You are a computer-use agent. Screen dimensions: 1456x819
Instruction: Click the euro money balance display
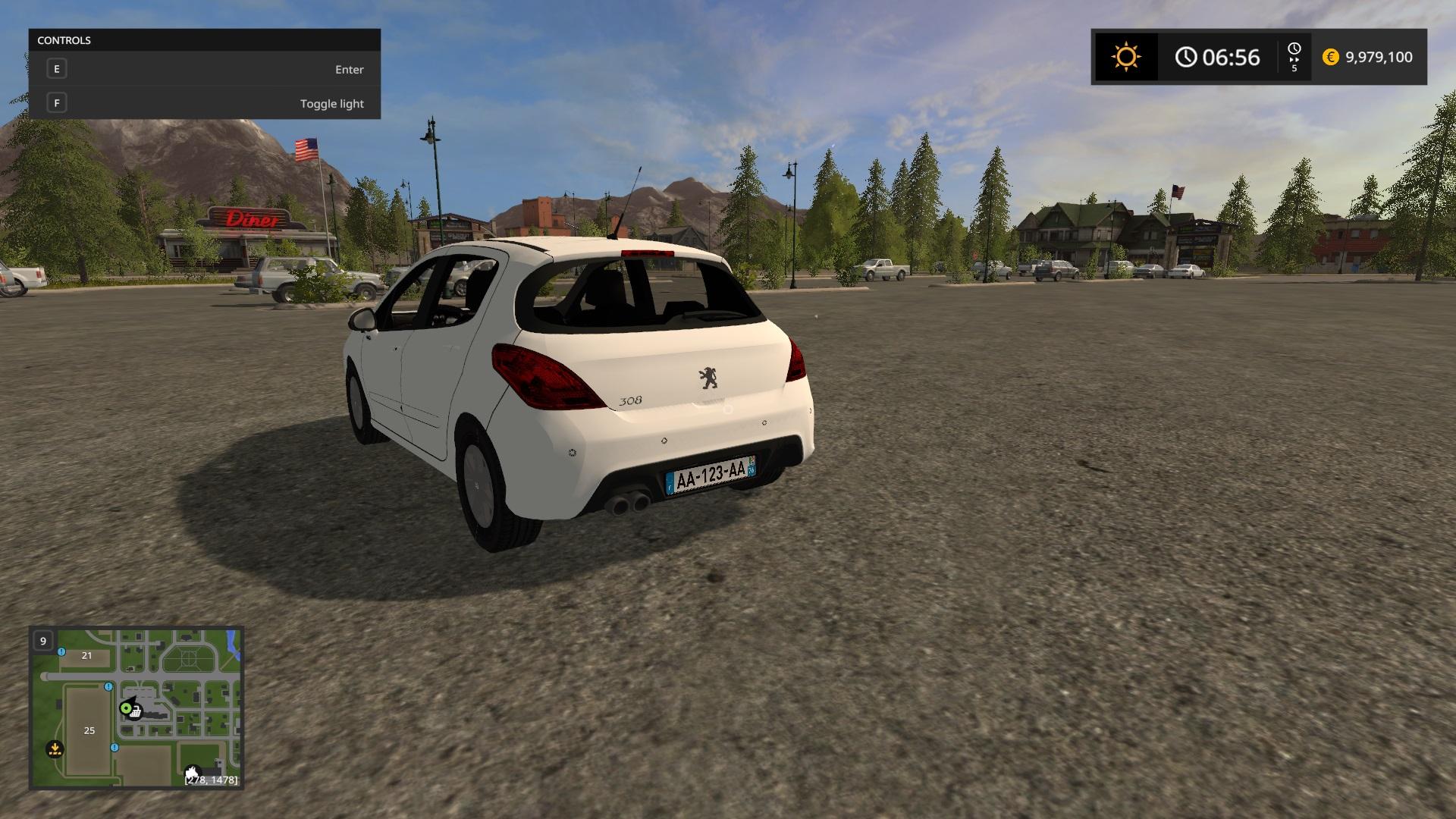click(1368, 57)
